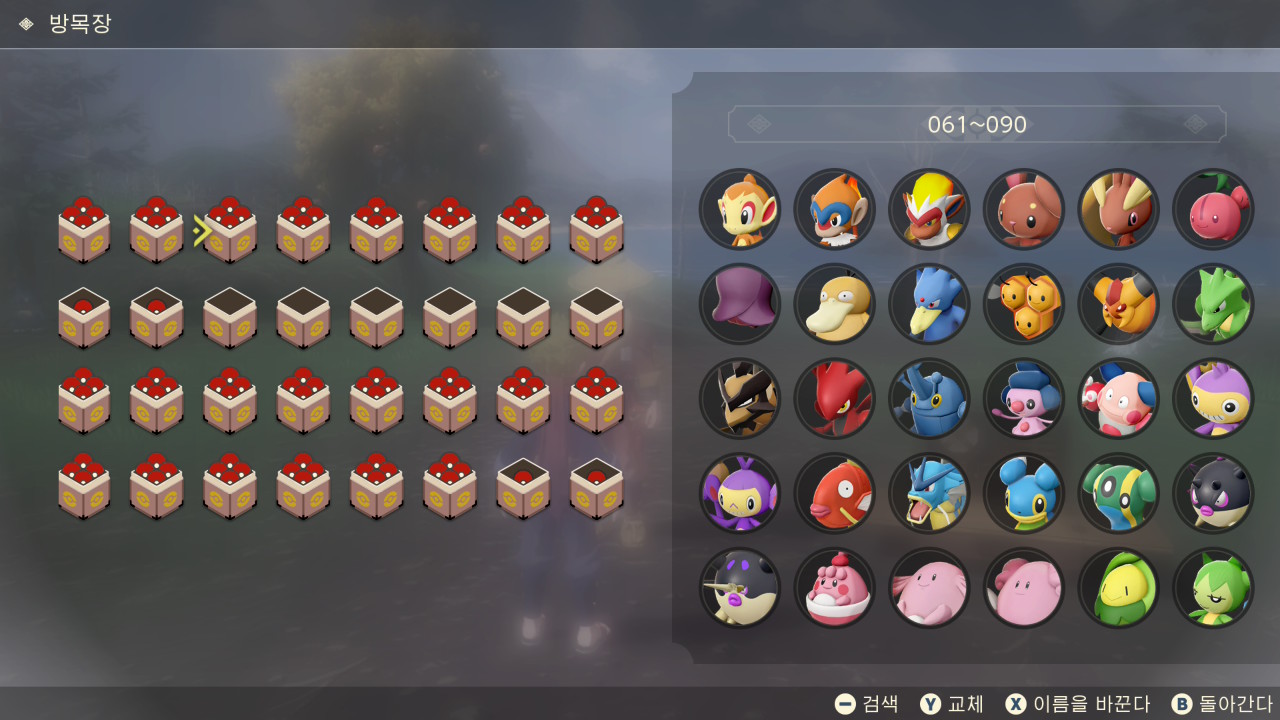The width and height of the screenshot is (1280, 720).
Task: Click the Lopunny icon
Action: [x=1118, y=209]
